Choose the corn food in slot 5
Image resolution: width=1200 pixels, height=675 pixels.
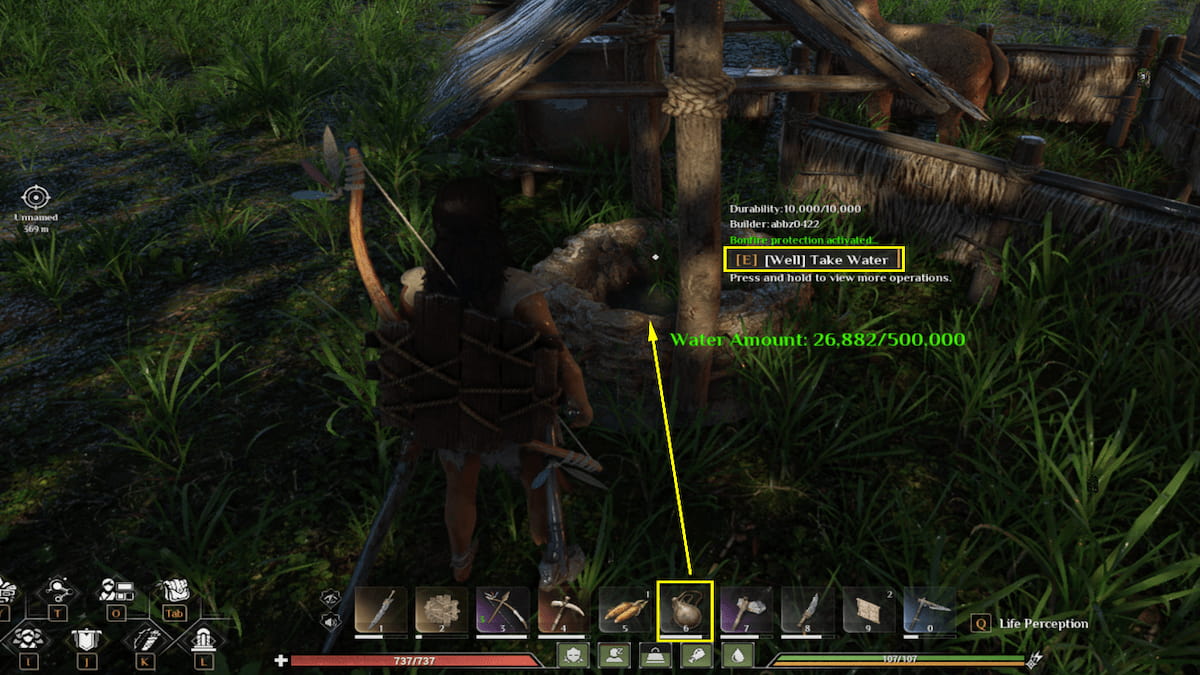624,609
